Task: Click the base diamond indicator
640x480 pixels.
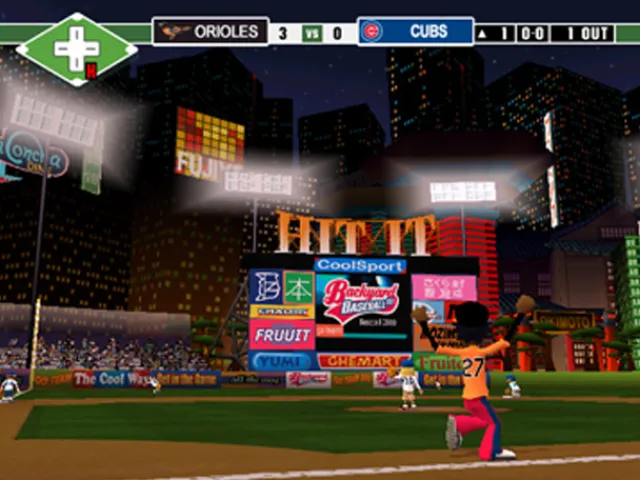Action: point(76,49)
